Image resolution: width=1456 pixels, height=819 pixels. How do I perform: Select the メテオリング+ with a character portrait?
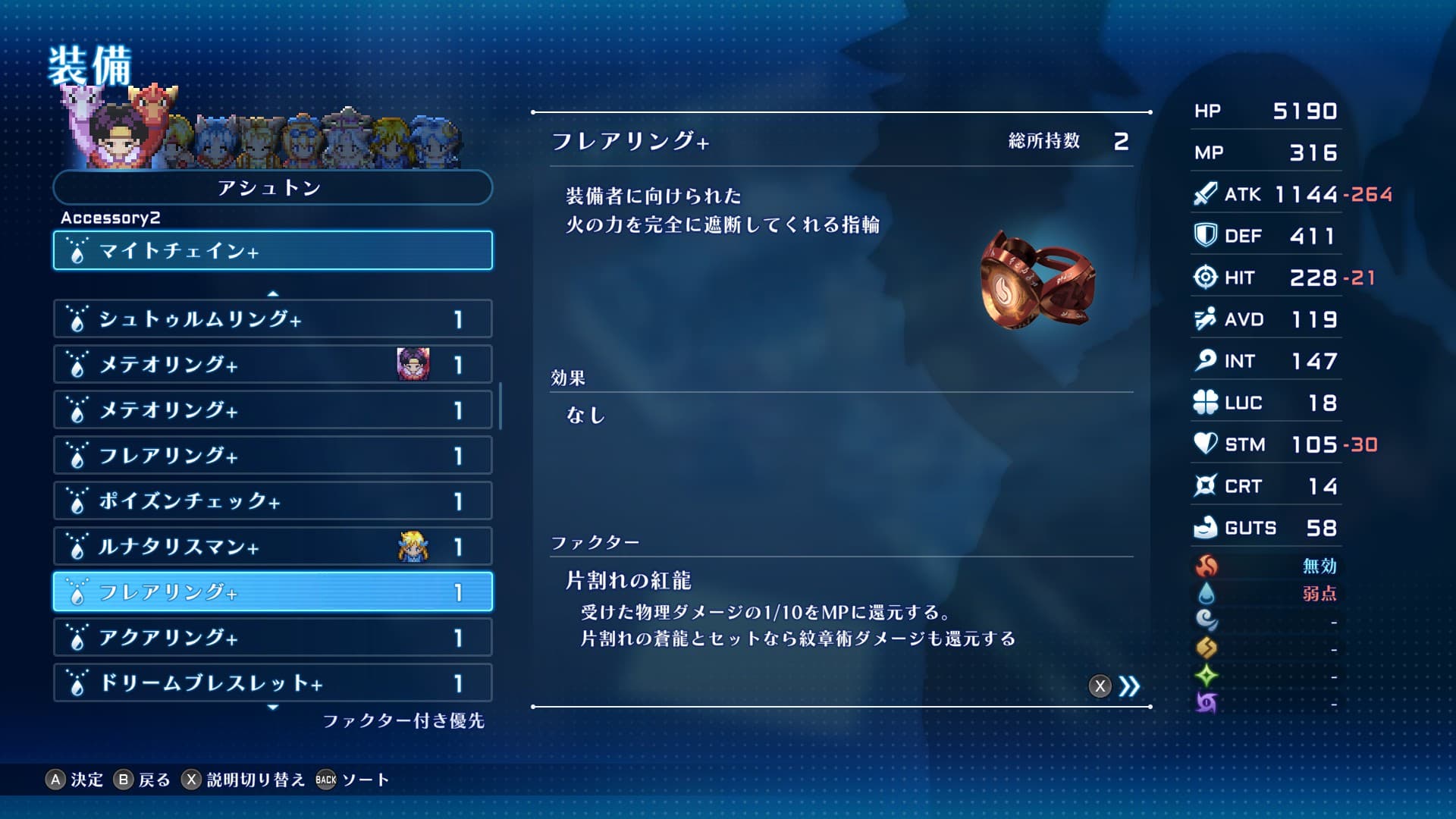click(x=272, y=365)
